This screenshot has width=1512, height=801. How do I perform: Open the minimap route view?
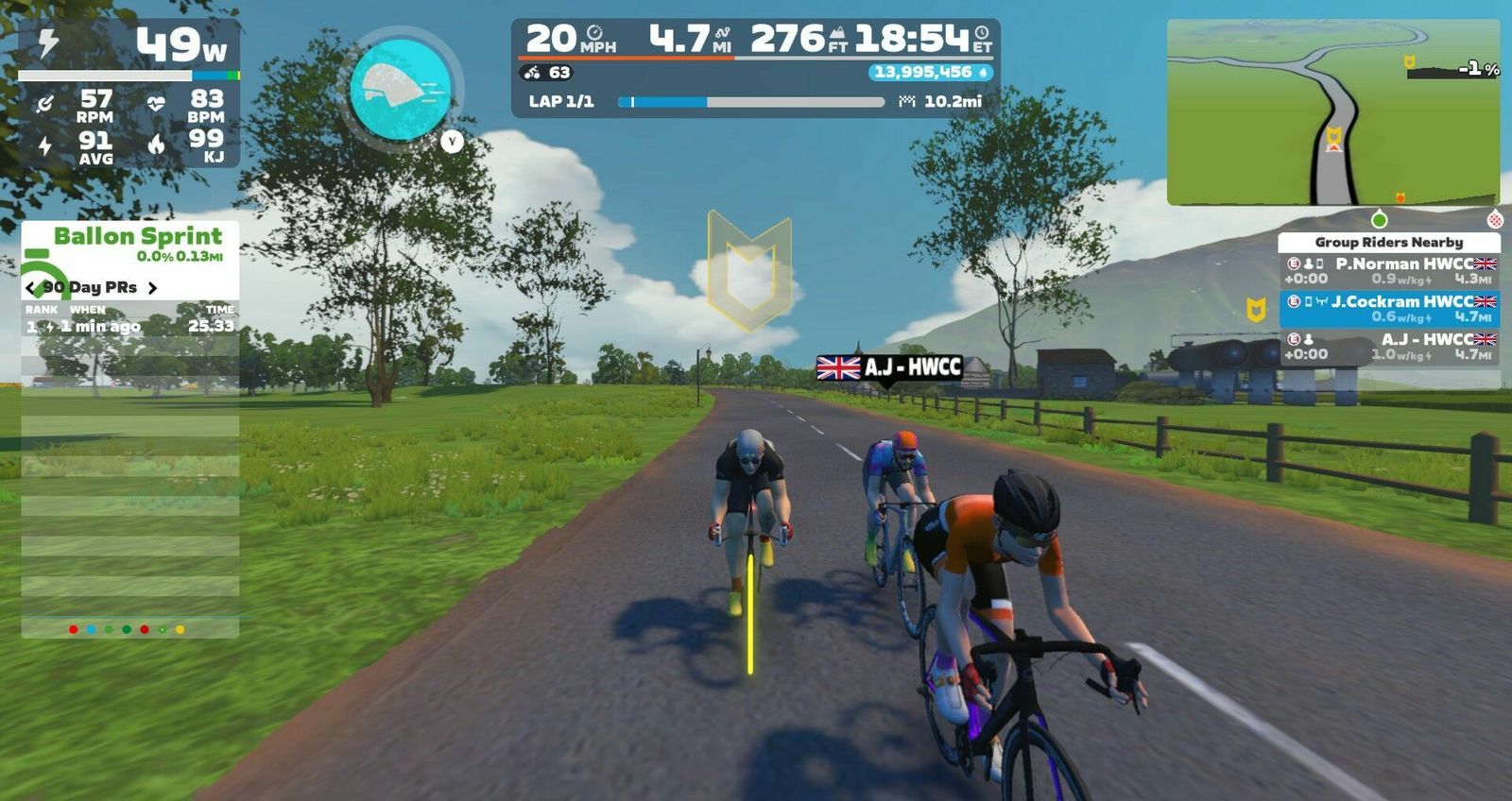[x=1332, y=111]
